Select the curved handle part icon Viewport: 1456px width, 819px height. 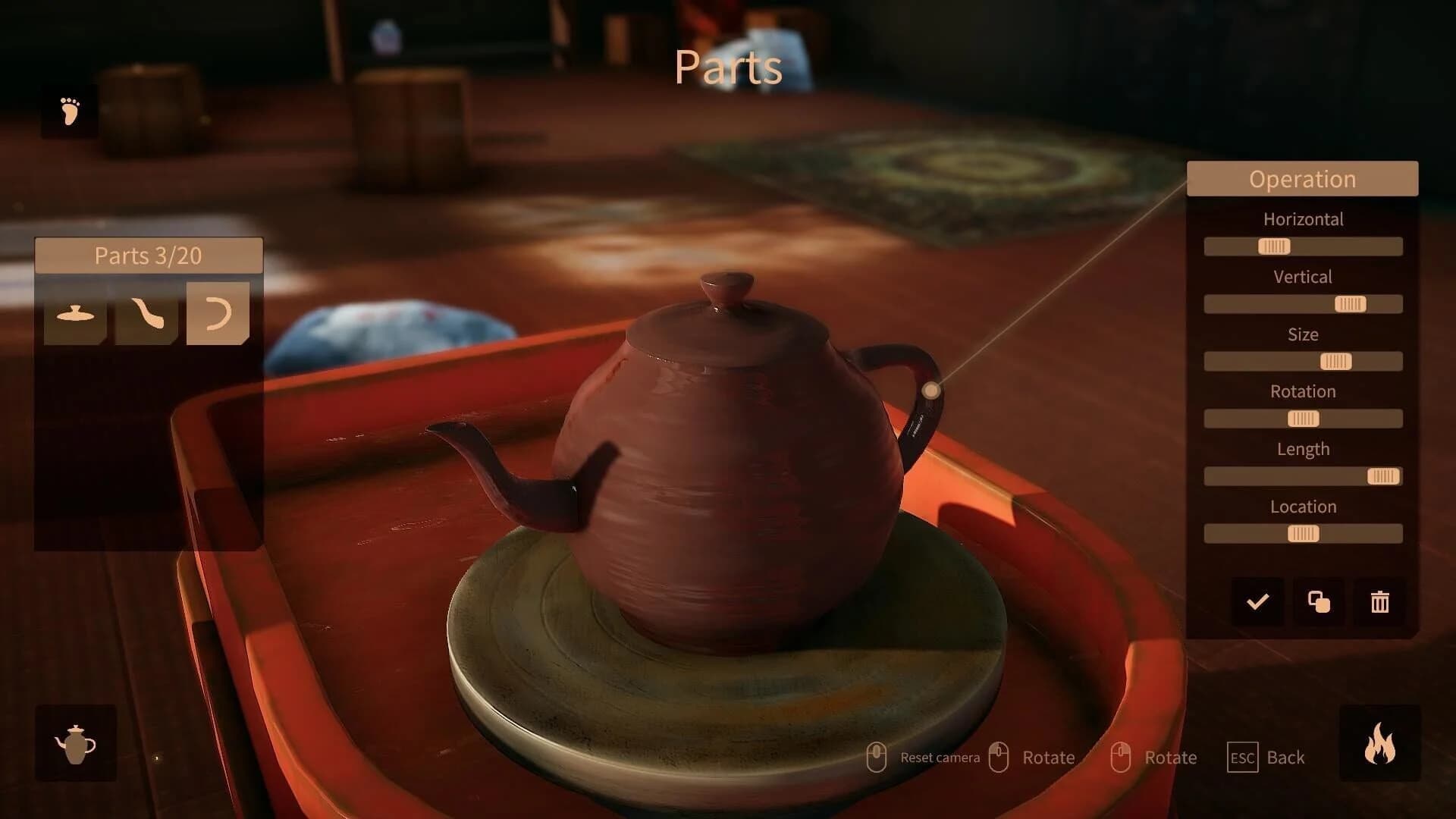(218, 312)
